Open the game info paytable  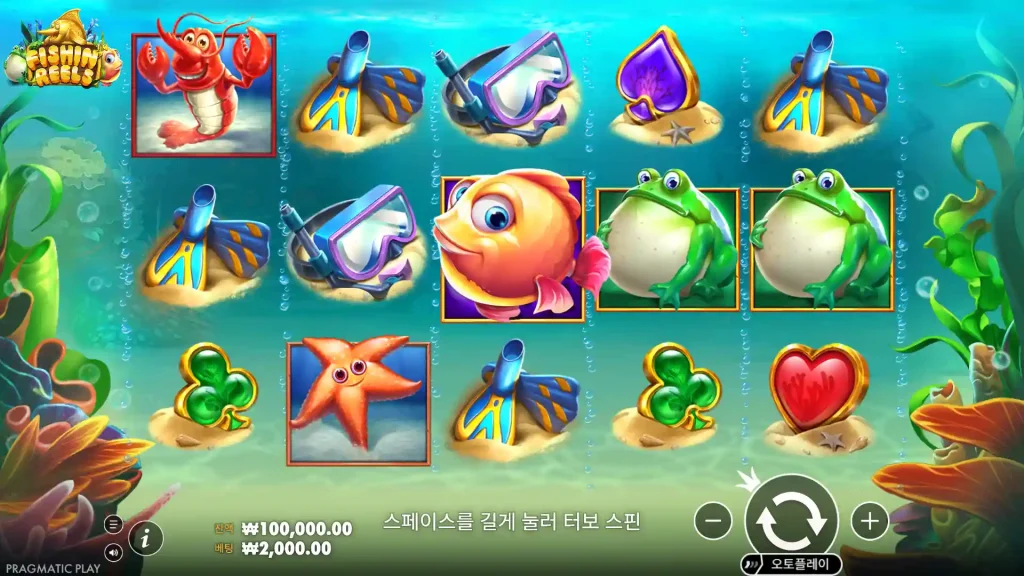tap(145, 538)
